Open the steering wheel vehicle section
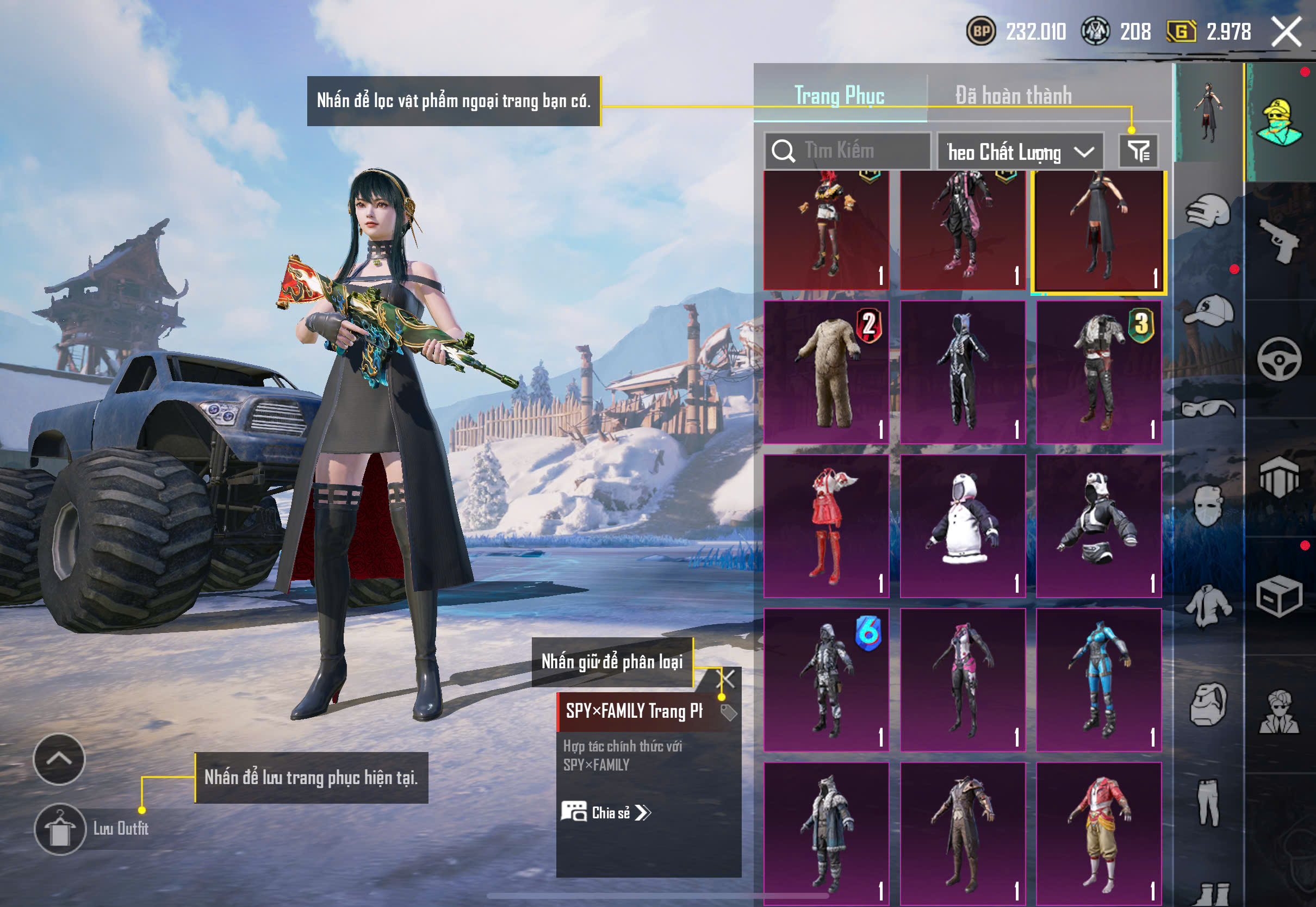Viewport: 1316px width, 907px height. [1279, 359]
